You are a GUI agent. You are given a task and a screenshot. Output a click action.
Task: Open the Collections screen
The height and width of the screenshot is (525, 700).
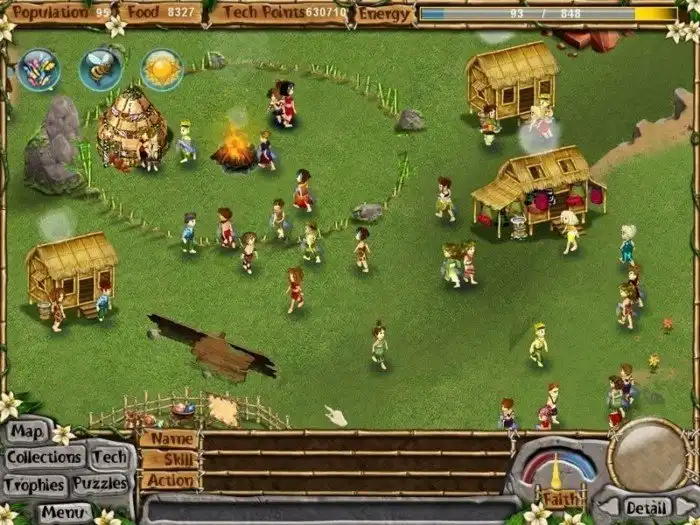click(44, 457)
